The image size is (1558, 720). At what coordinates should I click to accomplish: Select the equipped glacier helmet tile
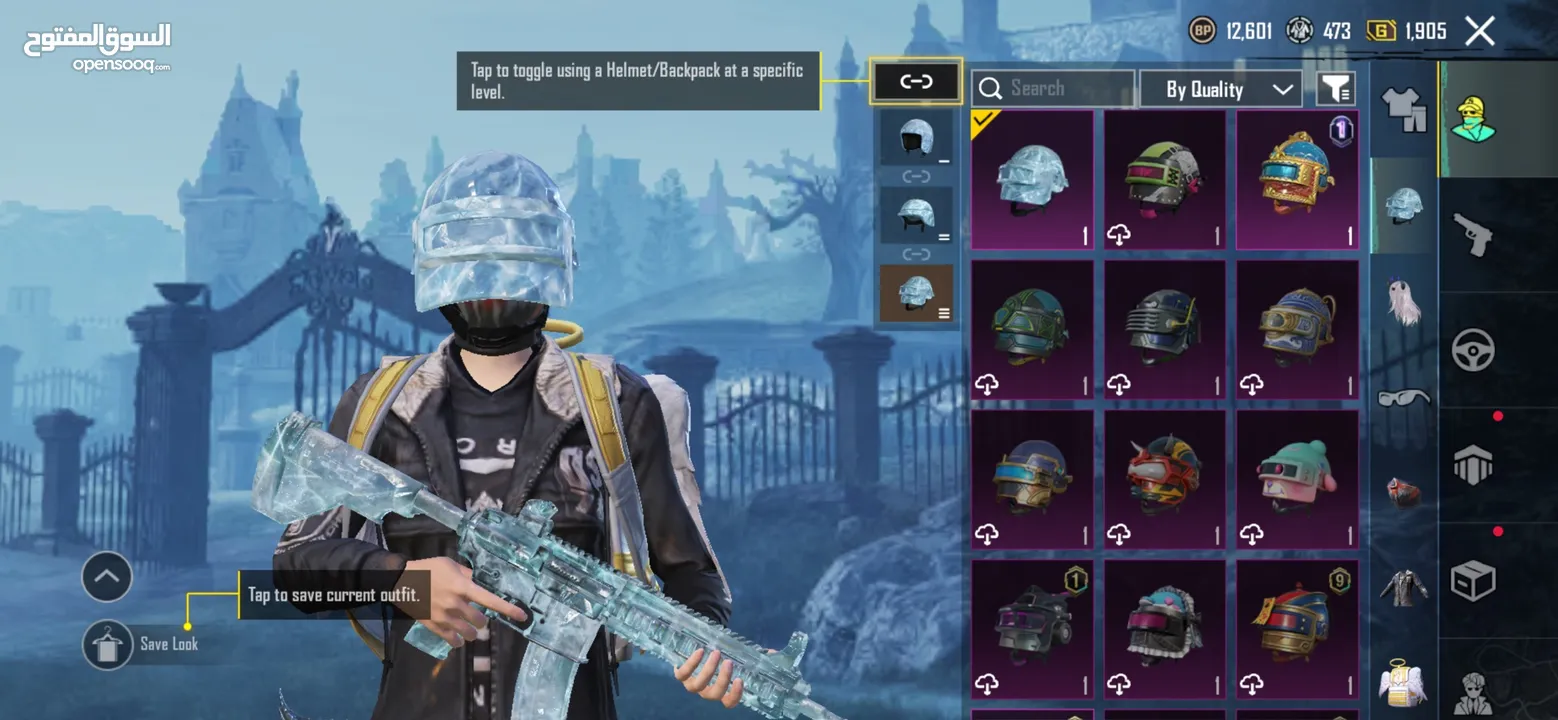point(1031,180)
